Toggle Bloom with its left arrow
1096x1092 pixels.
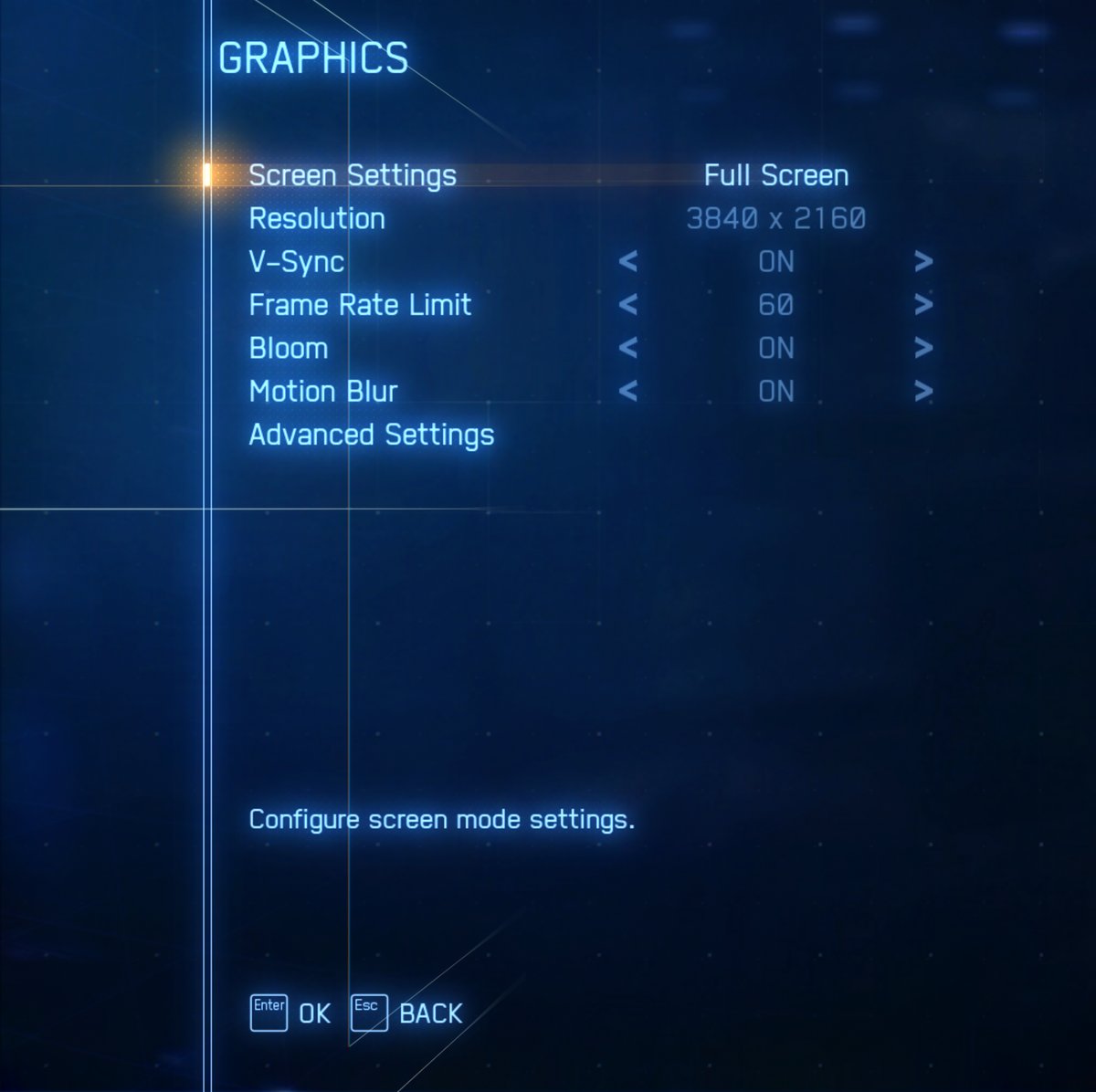point(627,348)
